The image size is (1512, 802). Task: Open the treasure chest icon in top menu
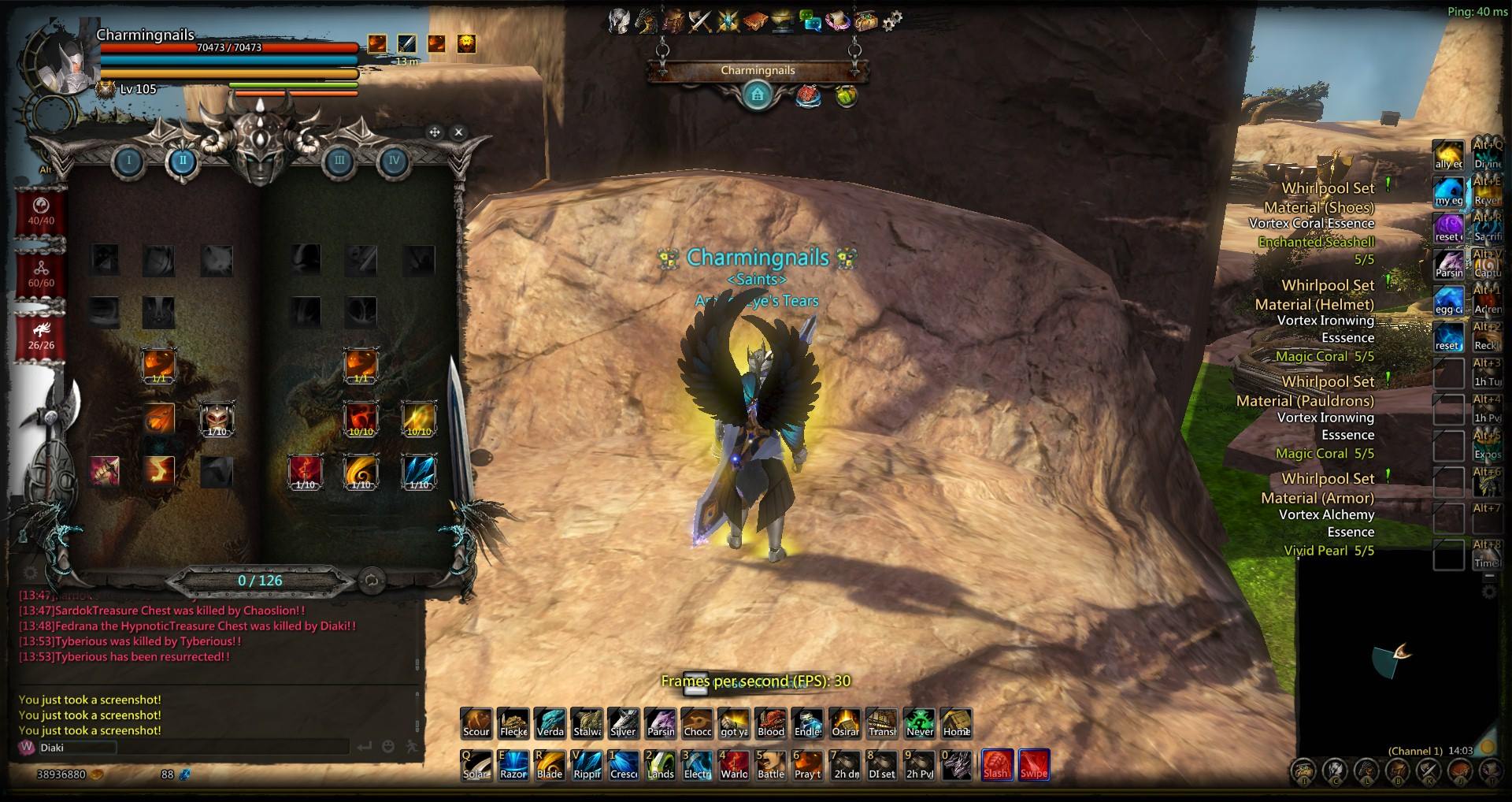tap(865, 21)
